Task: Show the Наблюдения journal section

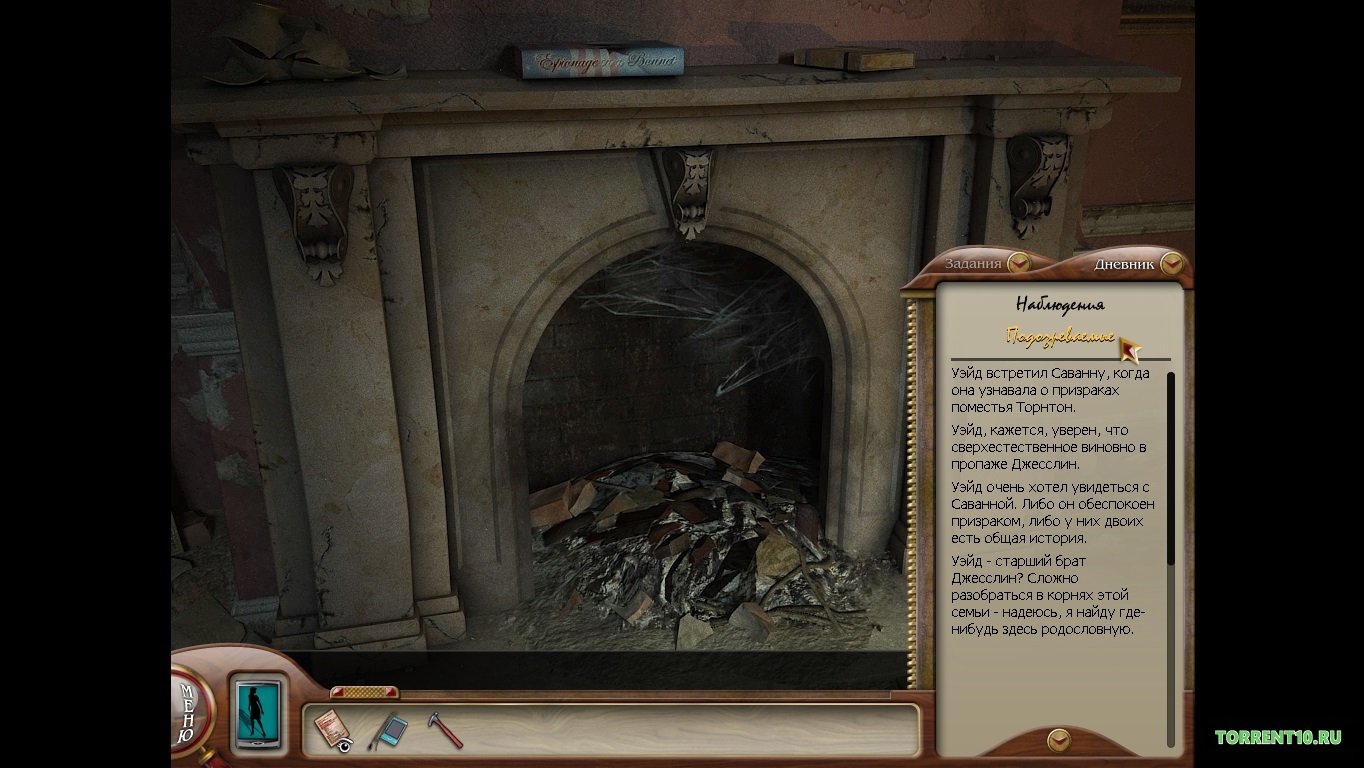Action: point(1059,304)
